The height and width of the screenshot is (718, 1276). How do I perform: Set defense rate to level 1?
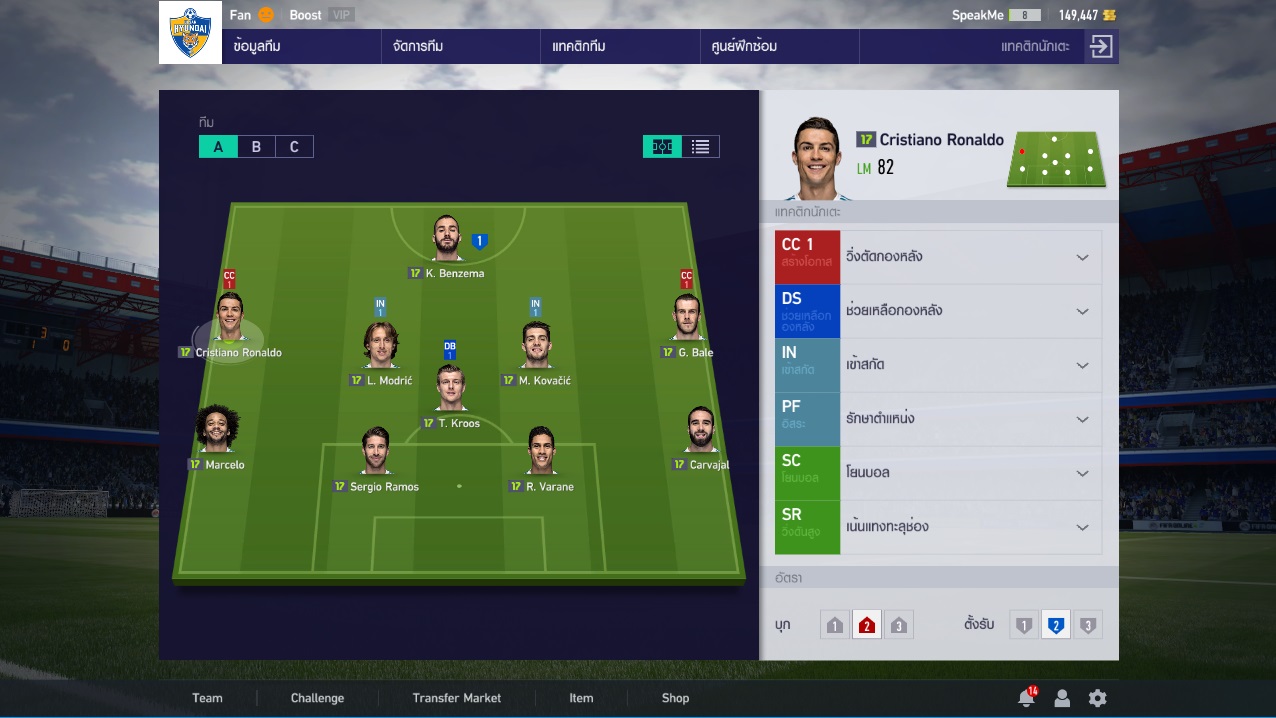[1023, 626]
